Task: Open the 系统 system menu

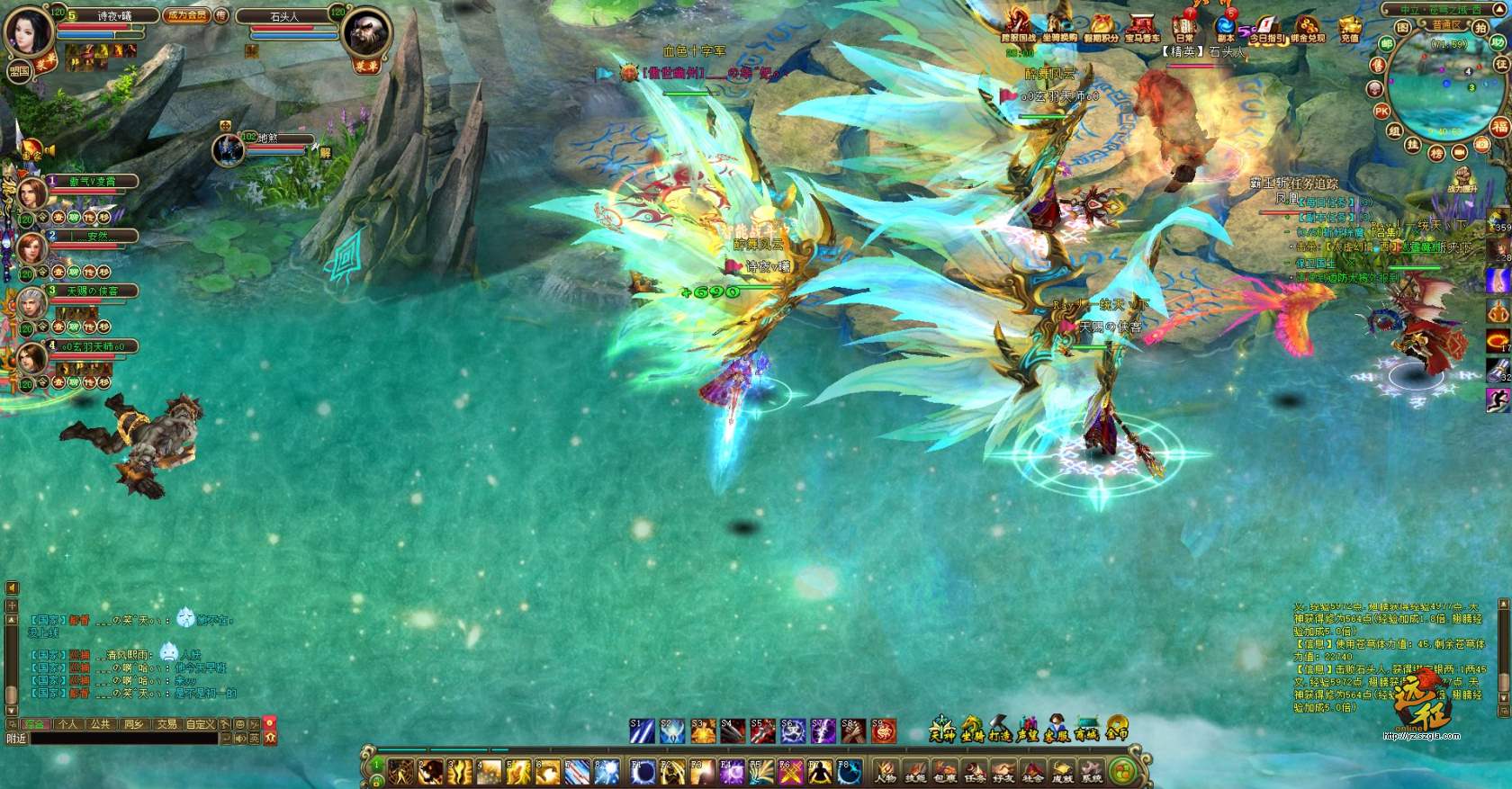Action: [1092, 771]
